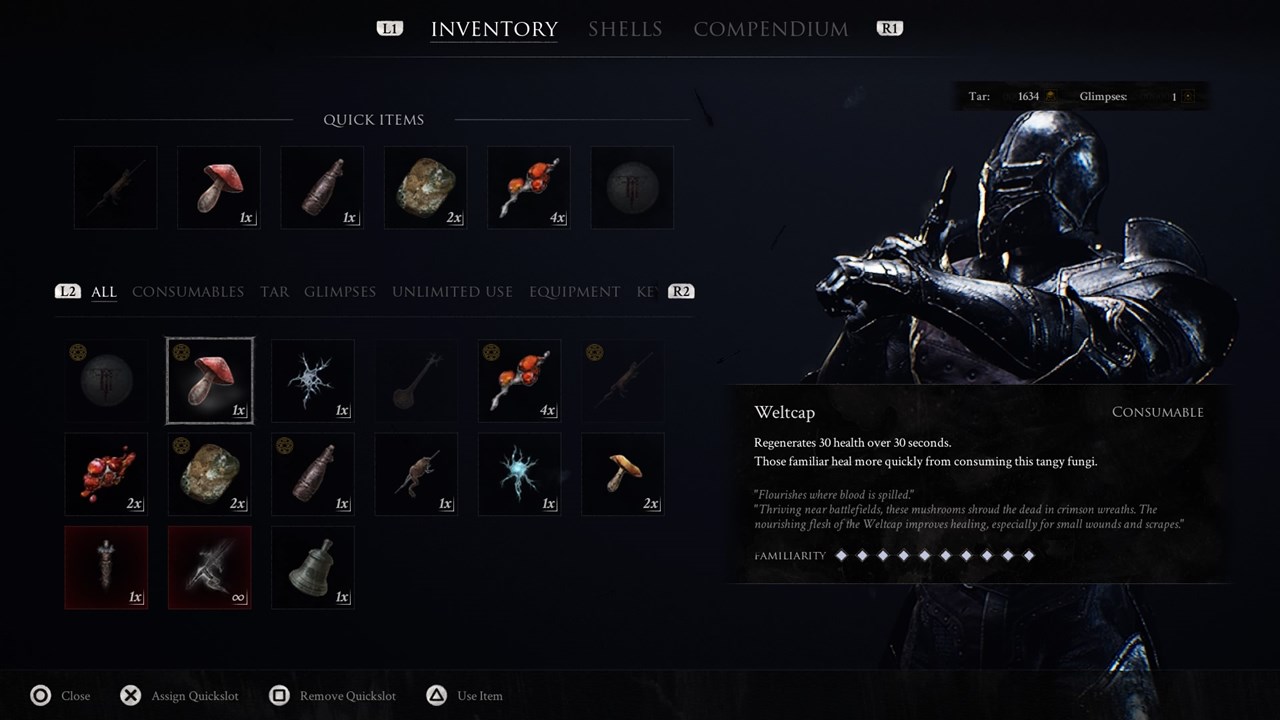Select the Inventory tab
This screenshot has height=720, width=1280.
[494, 29]
